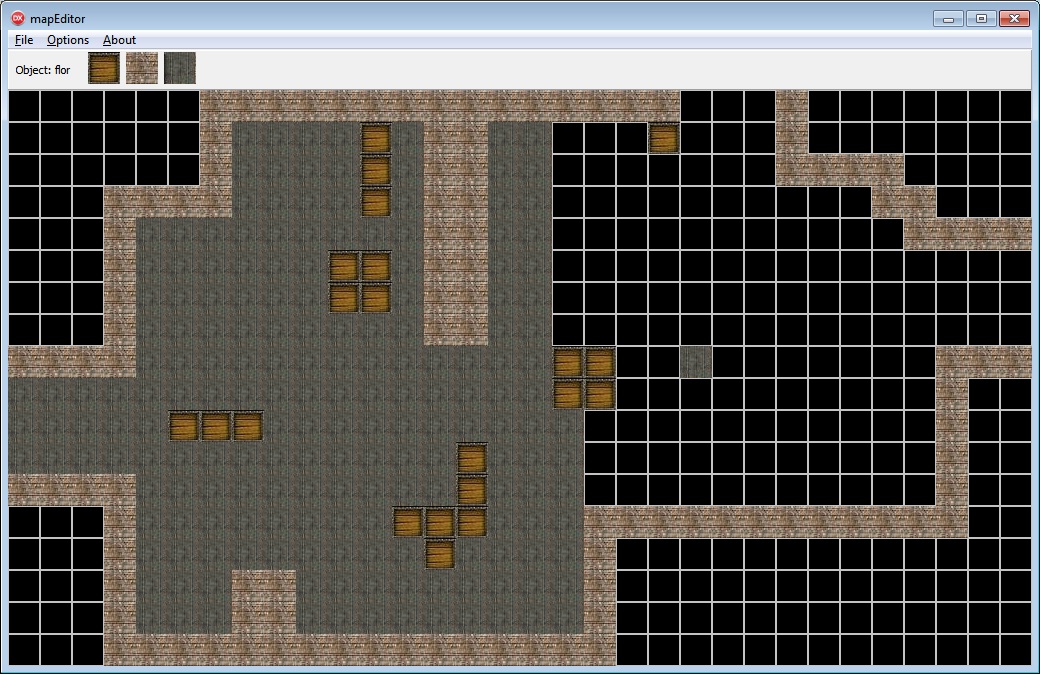Open the About menu

(119, 40)
